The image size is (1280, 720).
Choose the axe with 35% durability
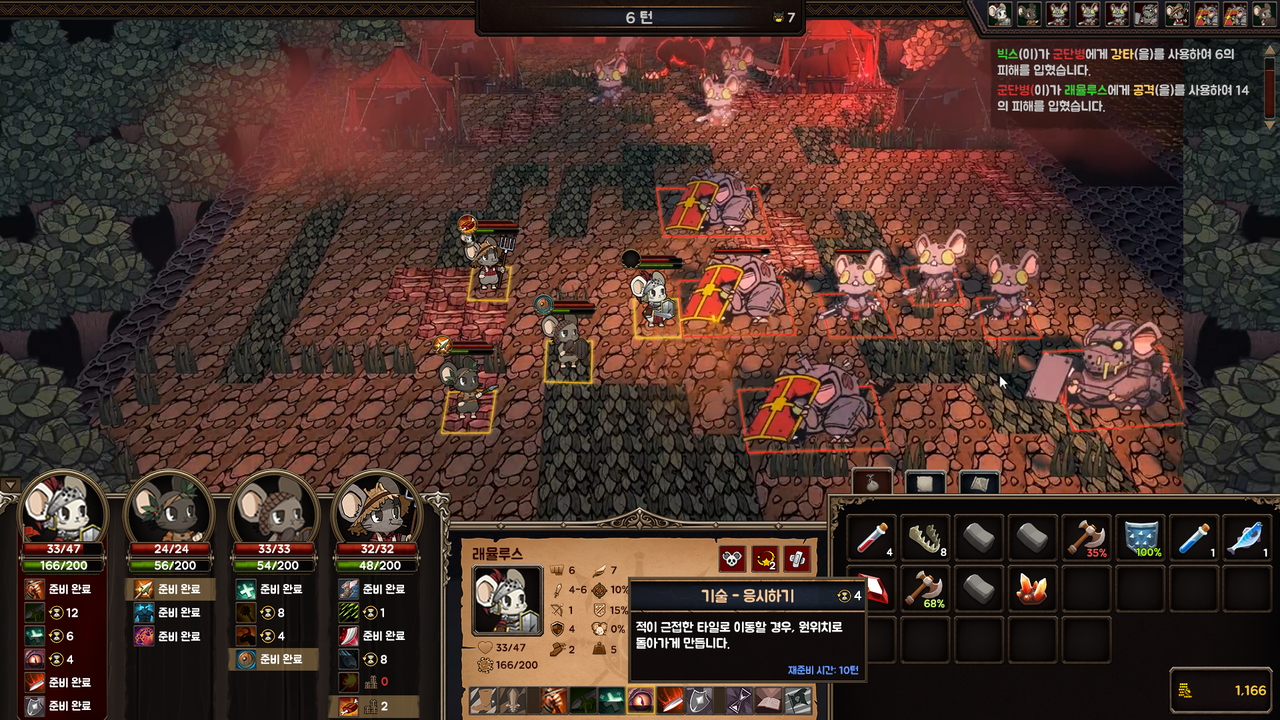1086,539
